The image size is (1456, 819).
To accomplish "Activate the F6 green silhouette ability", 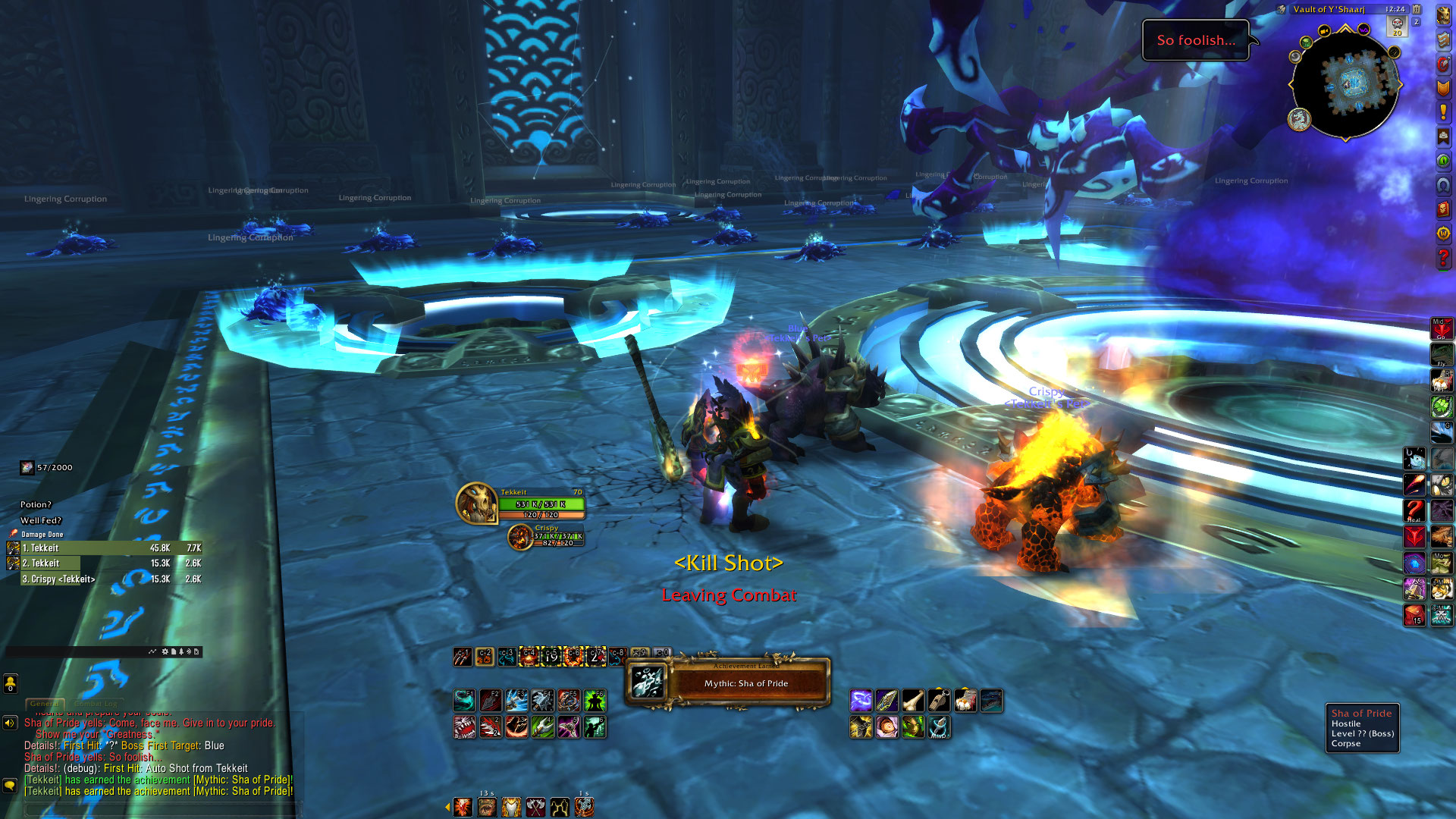I will tap(595, 700).
